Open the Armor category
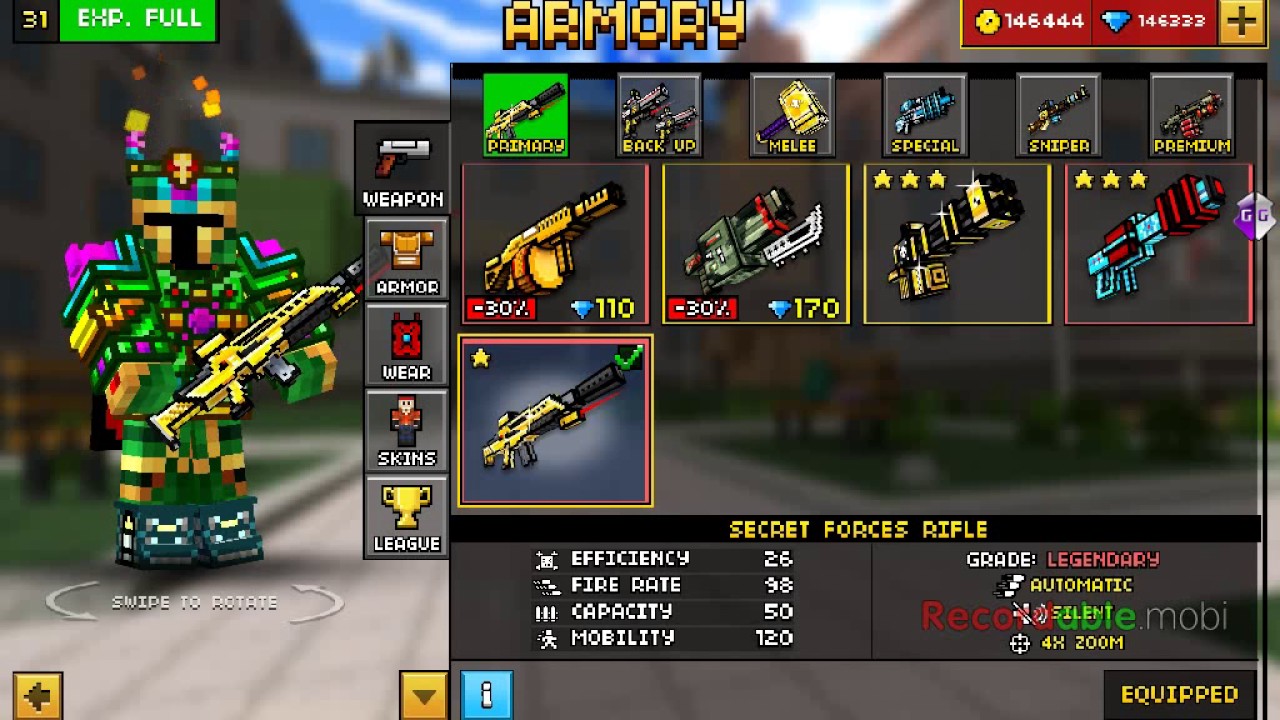Viewport: 1280px width, 720px height. tap(406, 260)
